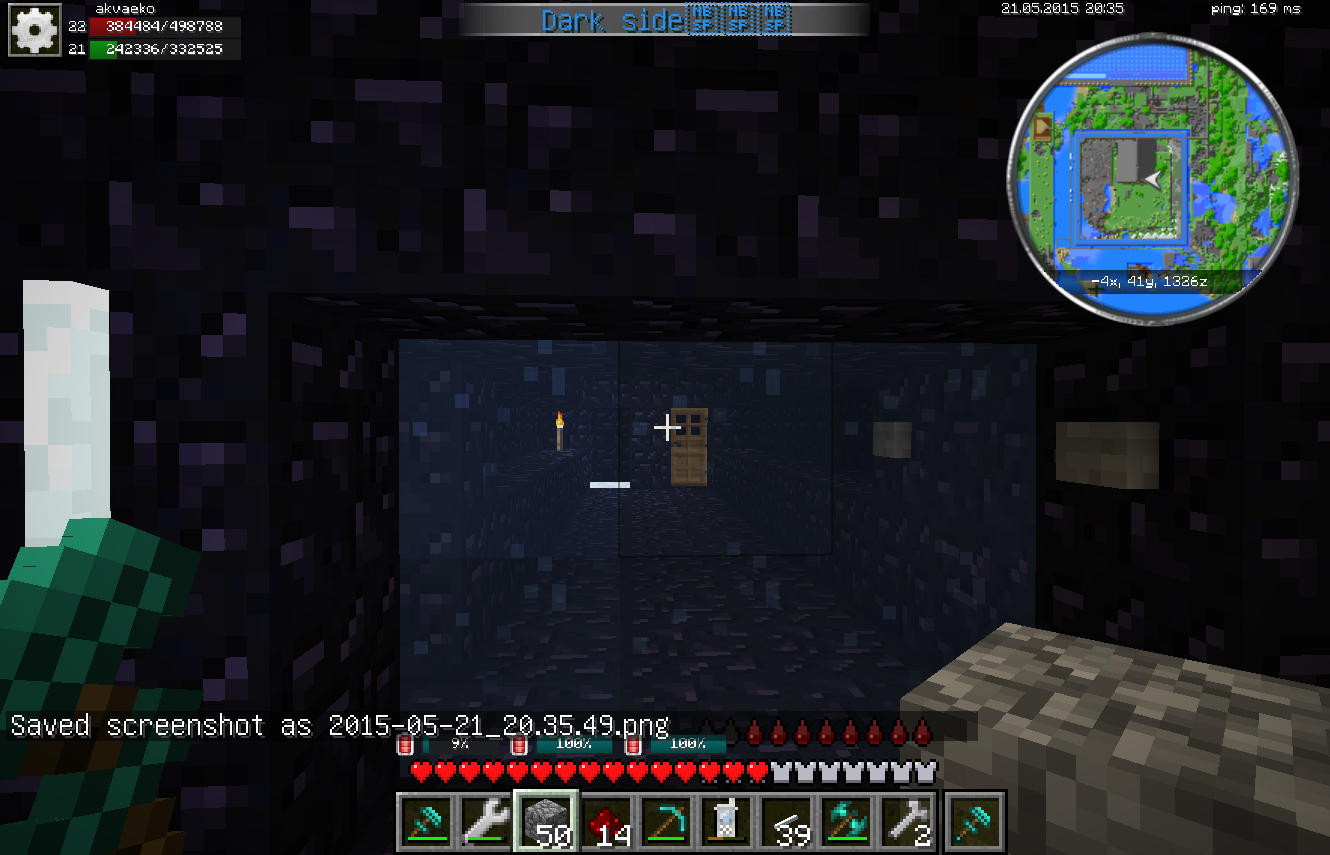Select the first hotbar slot's diamond tool
This screenshot has width=1330, height=855.
425,822
